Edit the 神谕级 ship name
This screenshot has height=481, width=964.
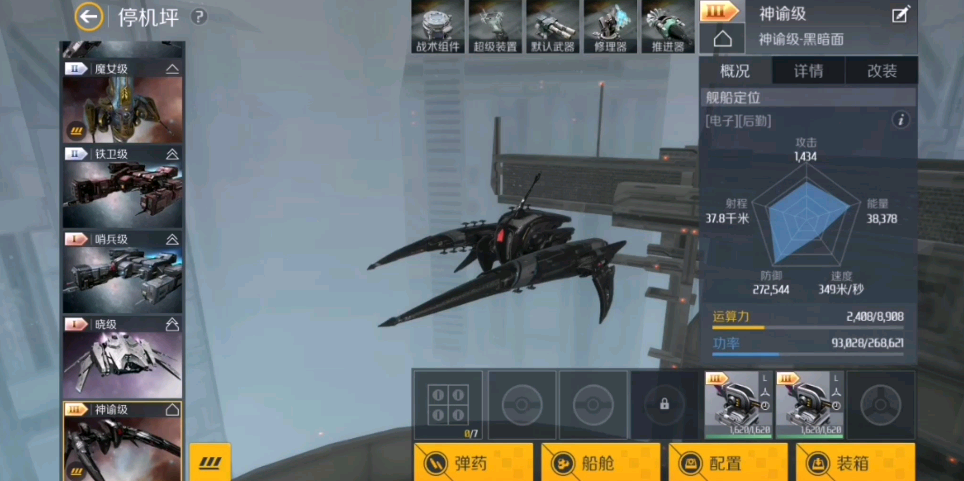(x=901, y=15)
